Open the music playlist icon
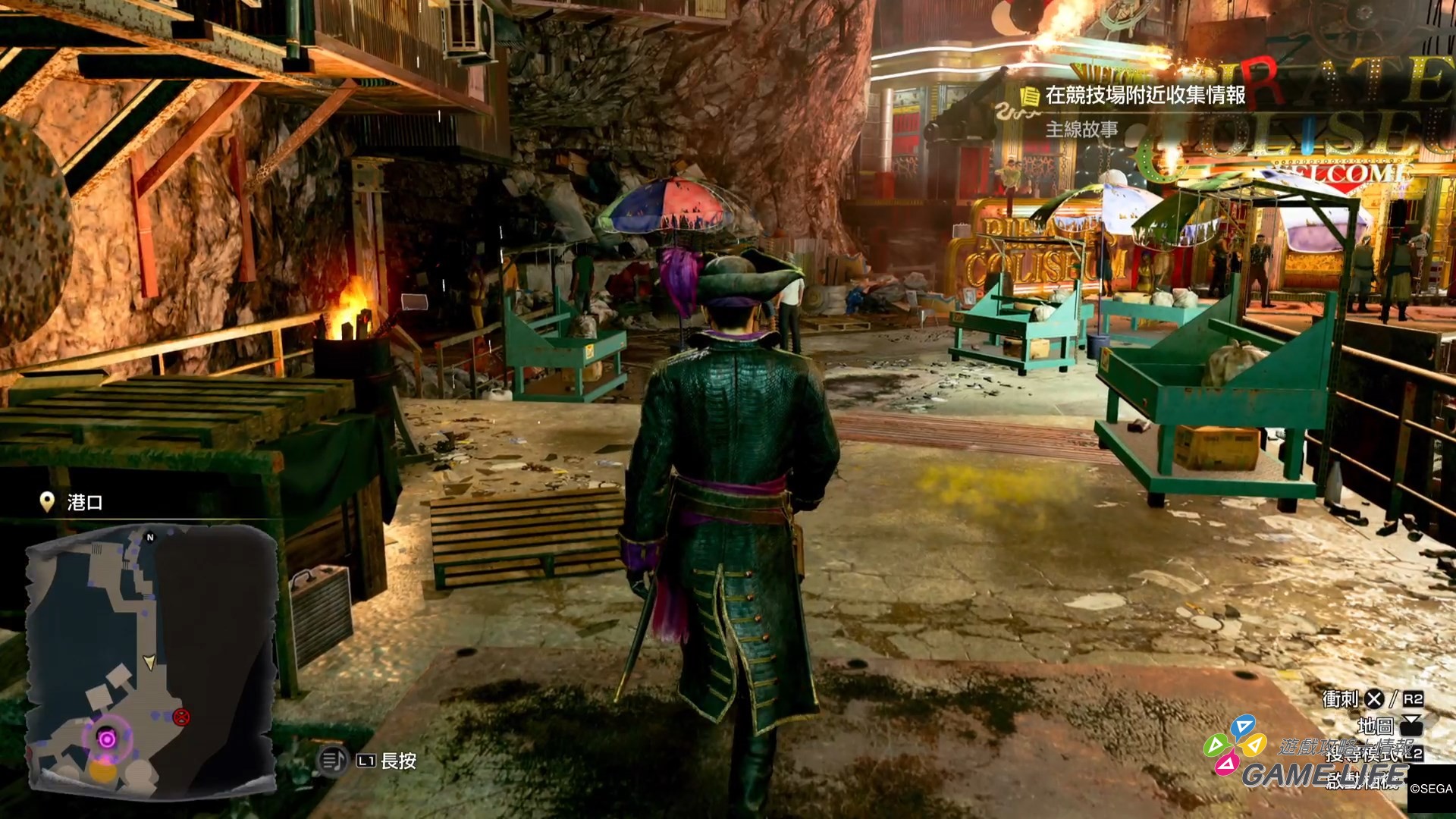Screen dimensions: 1456x819 coord(332,760)
